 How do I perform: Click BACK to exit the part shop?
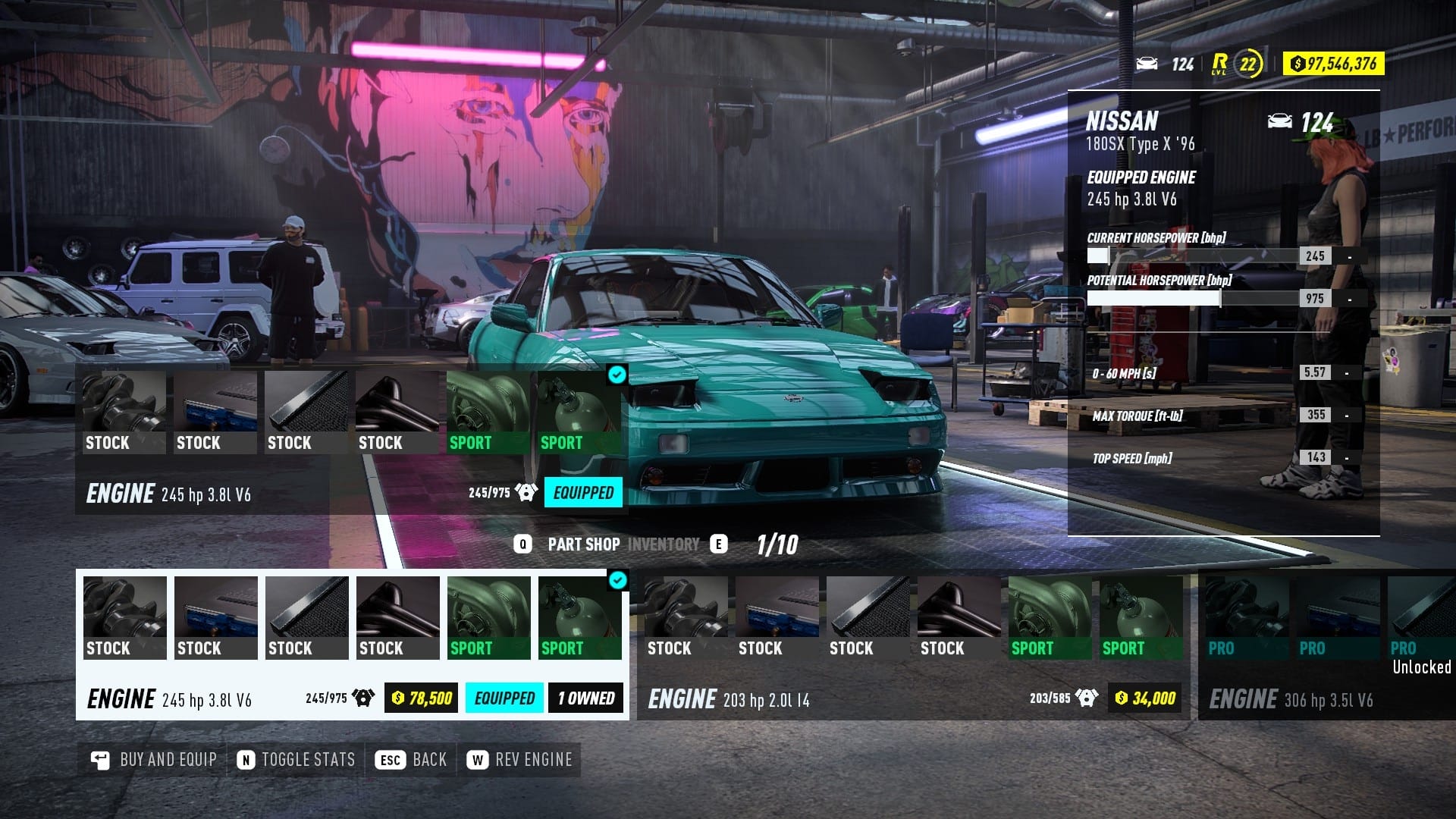[x=412, y=759]
